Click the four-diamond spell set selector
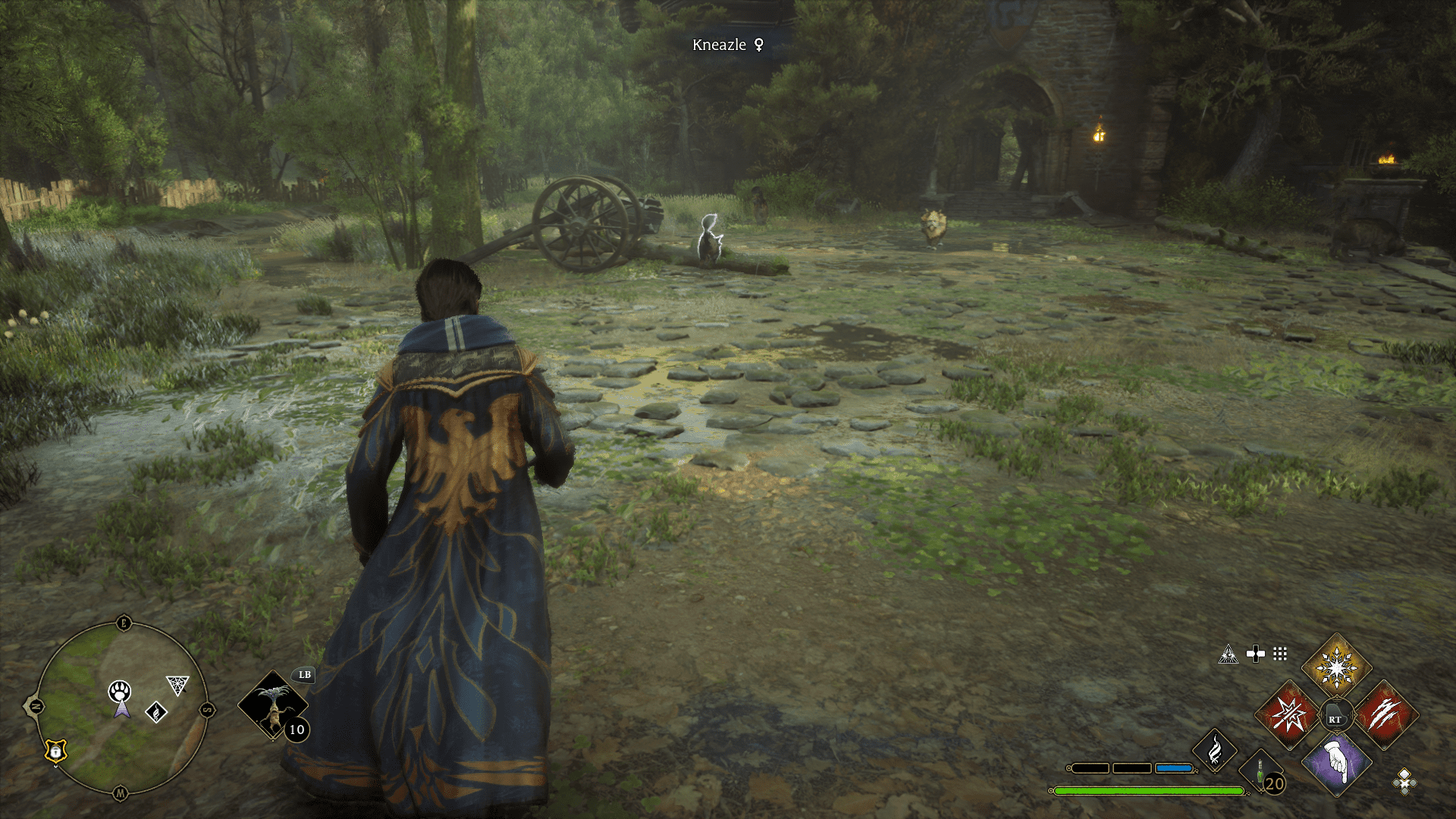 coord(1404,781)
